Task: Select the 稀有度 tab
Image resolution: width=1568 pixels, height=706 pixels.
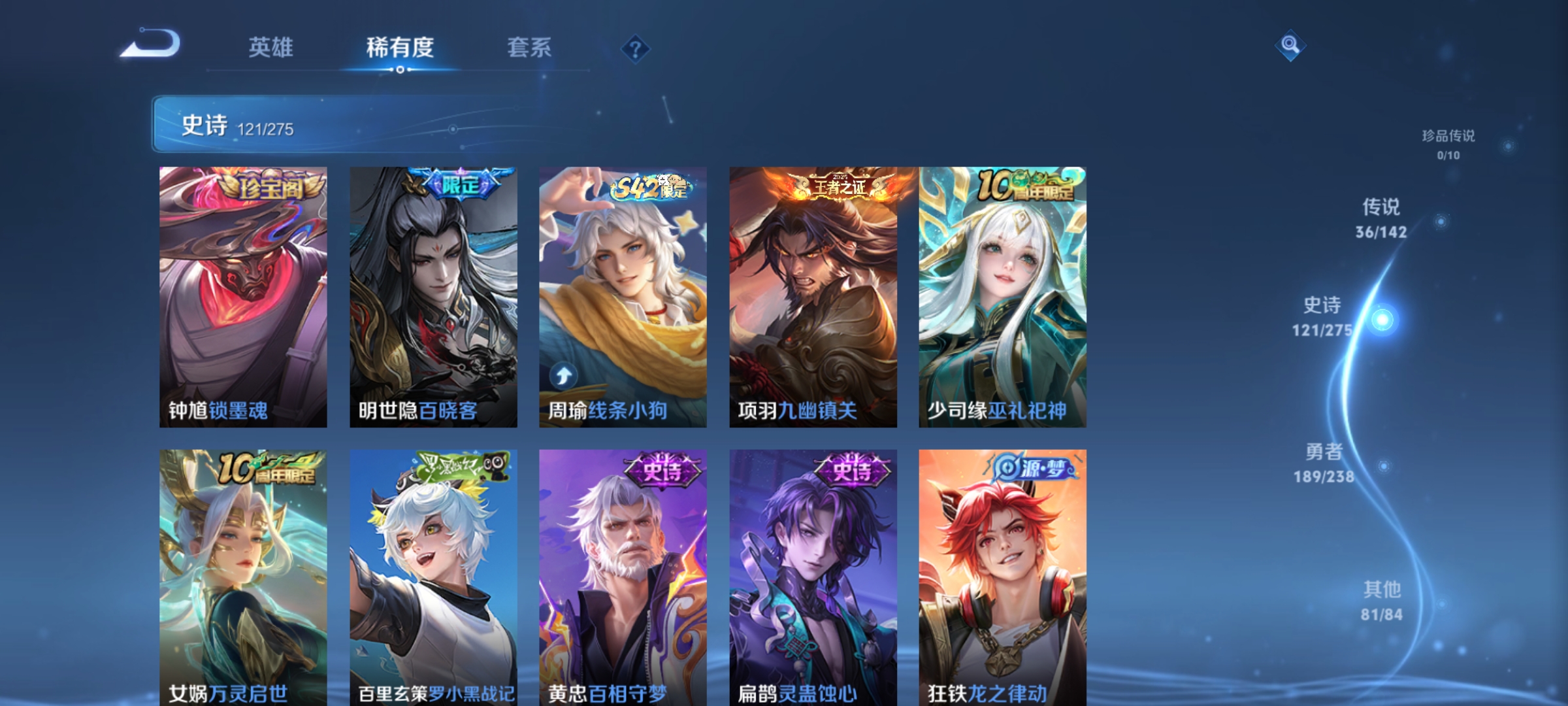Action: (x=400, y=48)
